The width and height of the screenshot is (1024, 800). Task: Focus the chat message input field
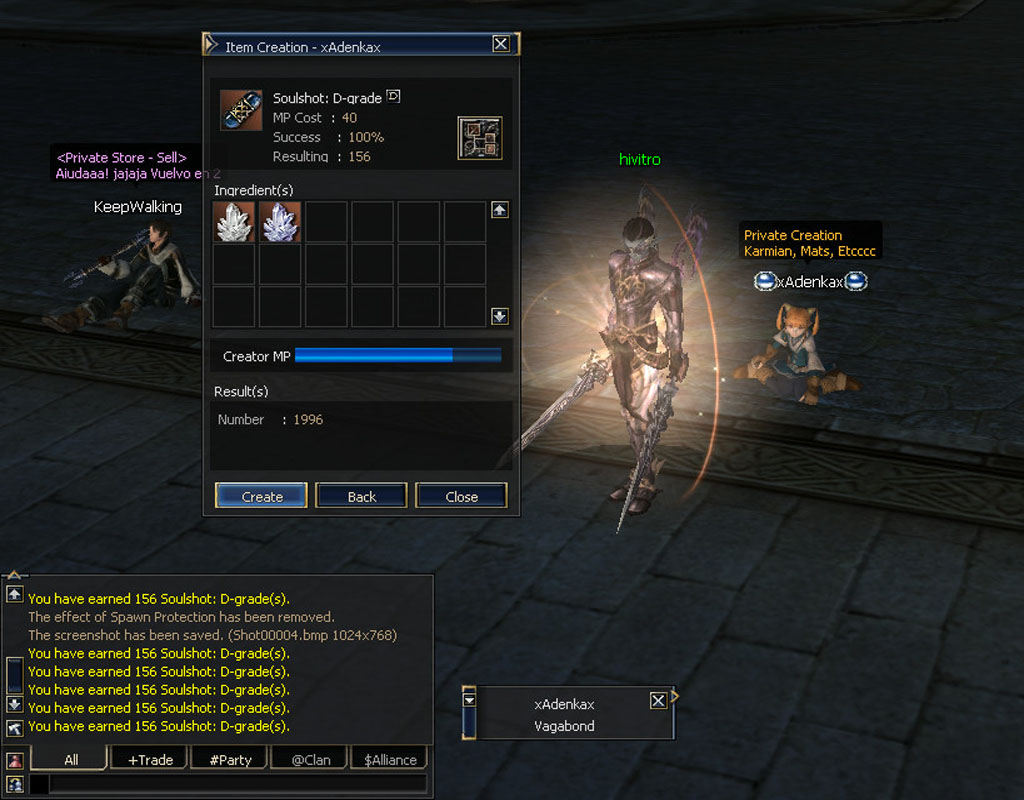coord(236,784)
